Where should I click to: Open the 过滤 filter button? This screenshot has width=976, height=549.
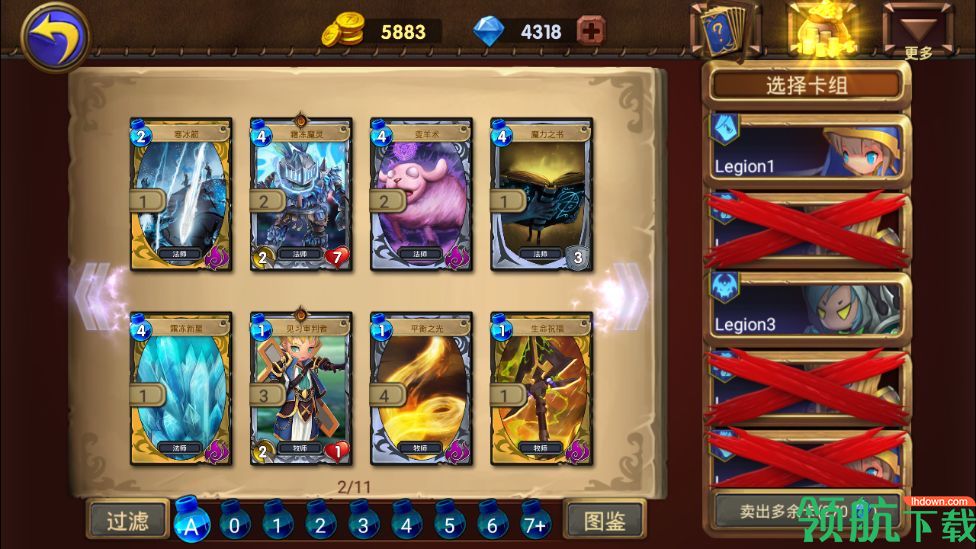tap(127, 520)
